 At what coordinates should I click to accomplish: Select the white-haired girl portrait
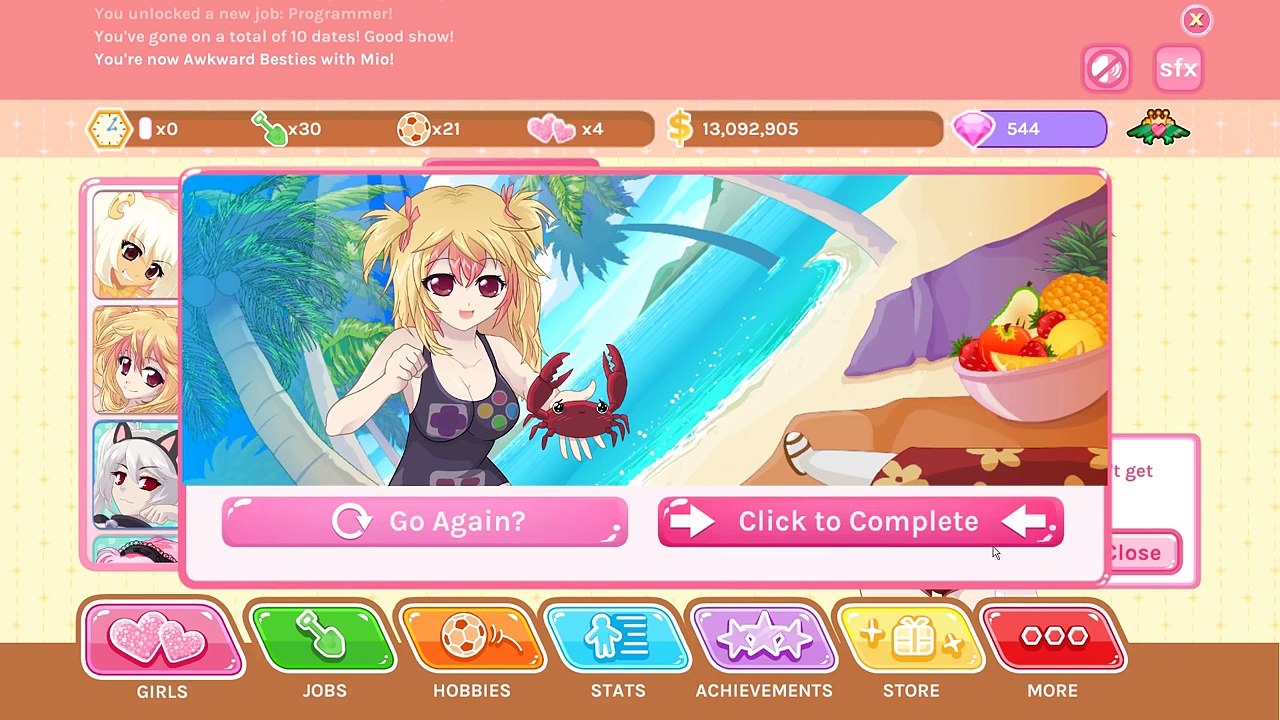pyautogui.click(x=136, y=245)
